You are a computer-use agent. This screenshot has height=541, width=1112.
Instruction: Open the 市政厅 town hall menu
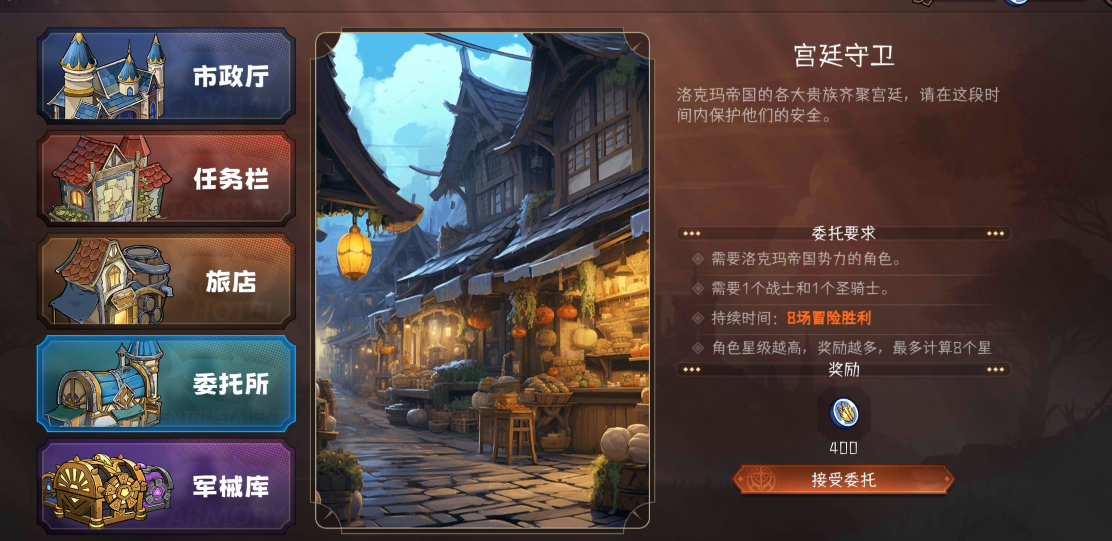tap(166, 76)
